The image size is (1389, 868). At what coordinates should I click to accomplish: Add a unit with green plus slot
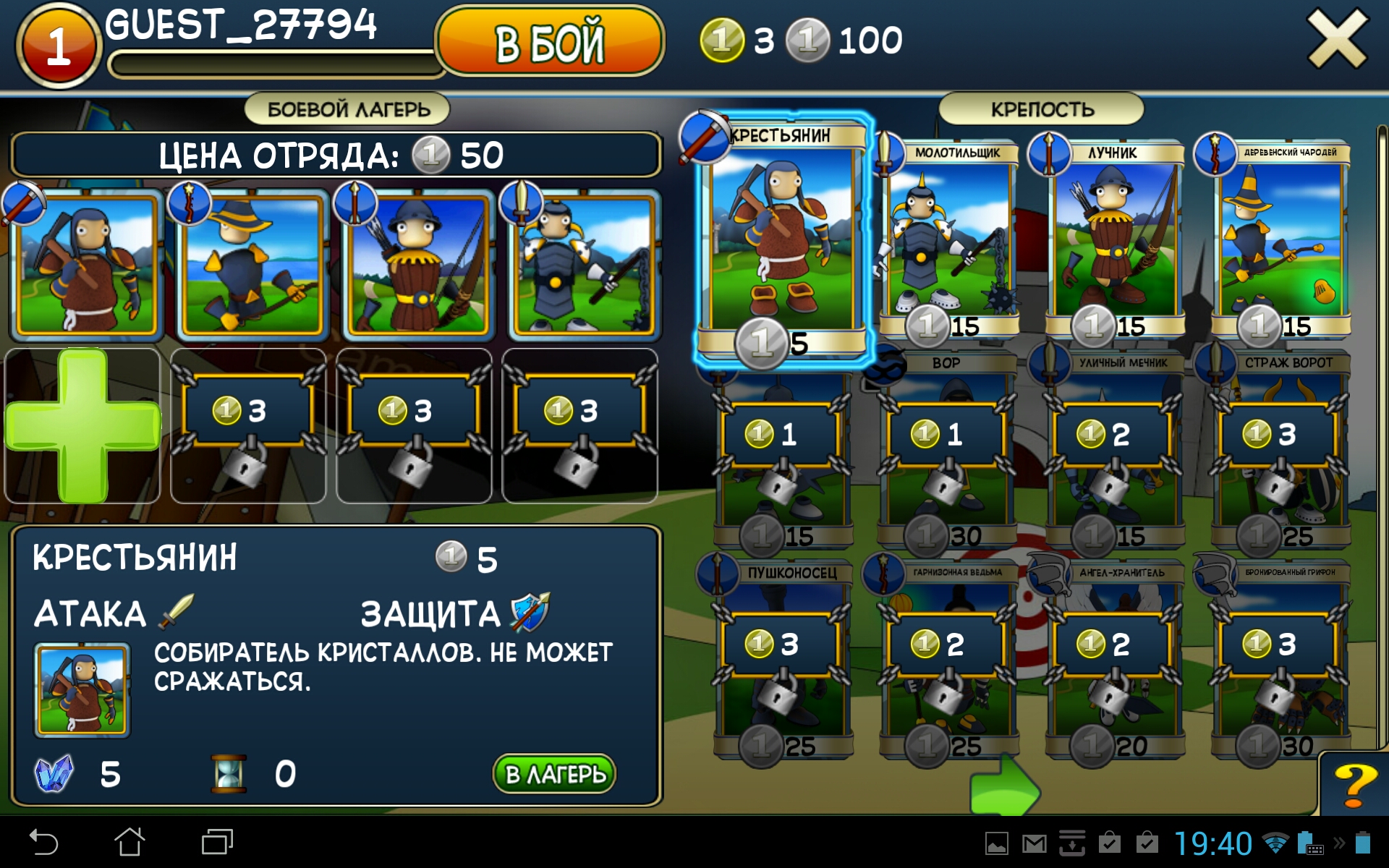82,425
